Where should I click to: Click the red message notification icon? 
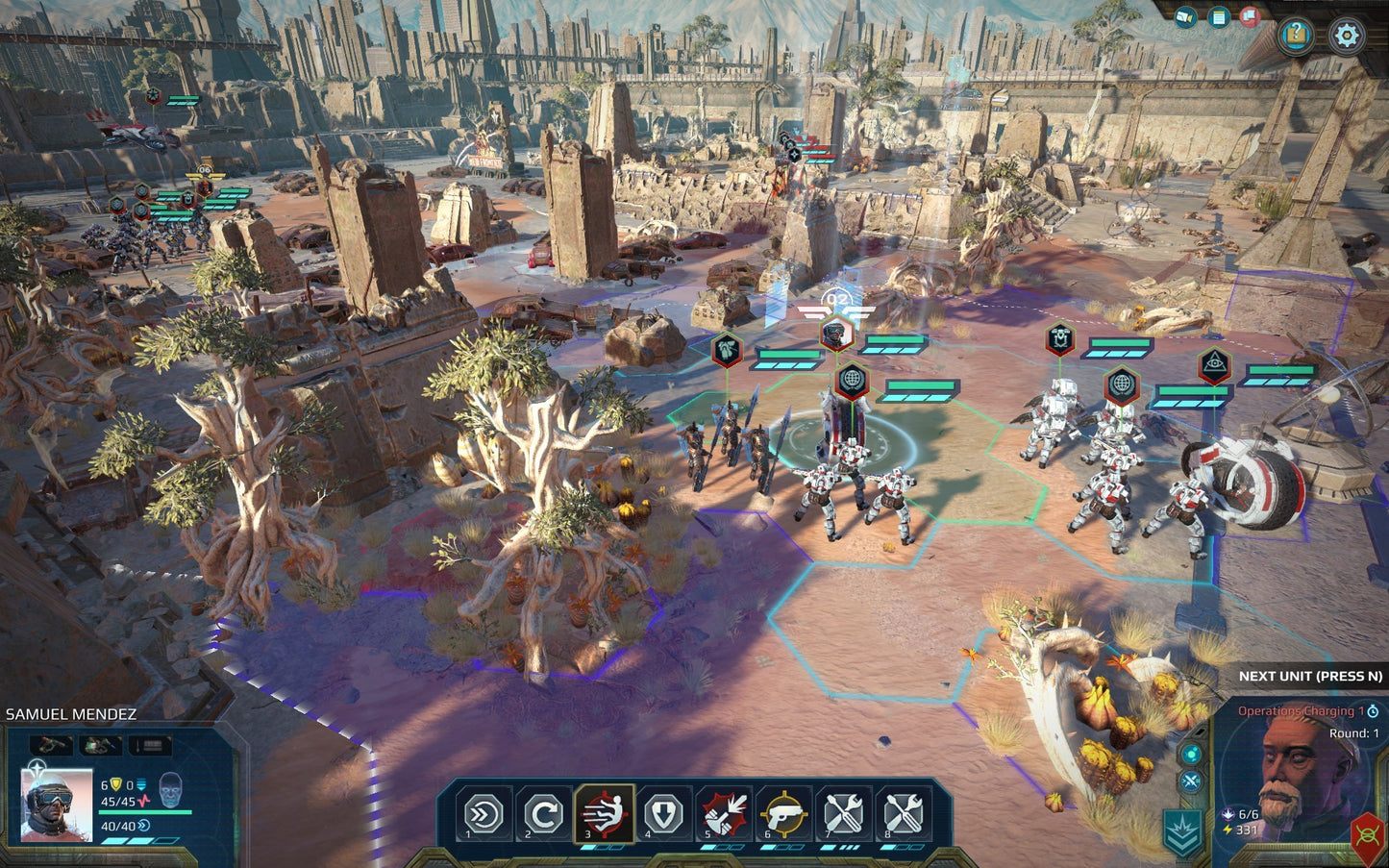coord(1251,15)
